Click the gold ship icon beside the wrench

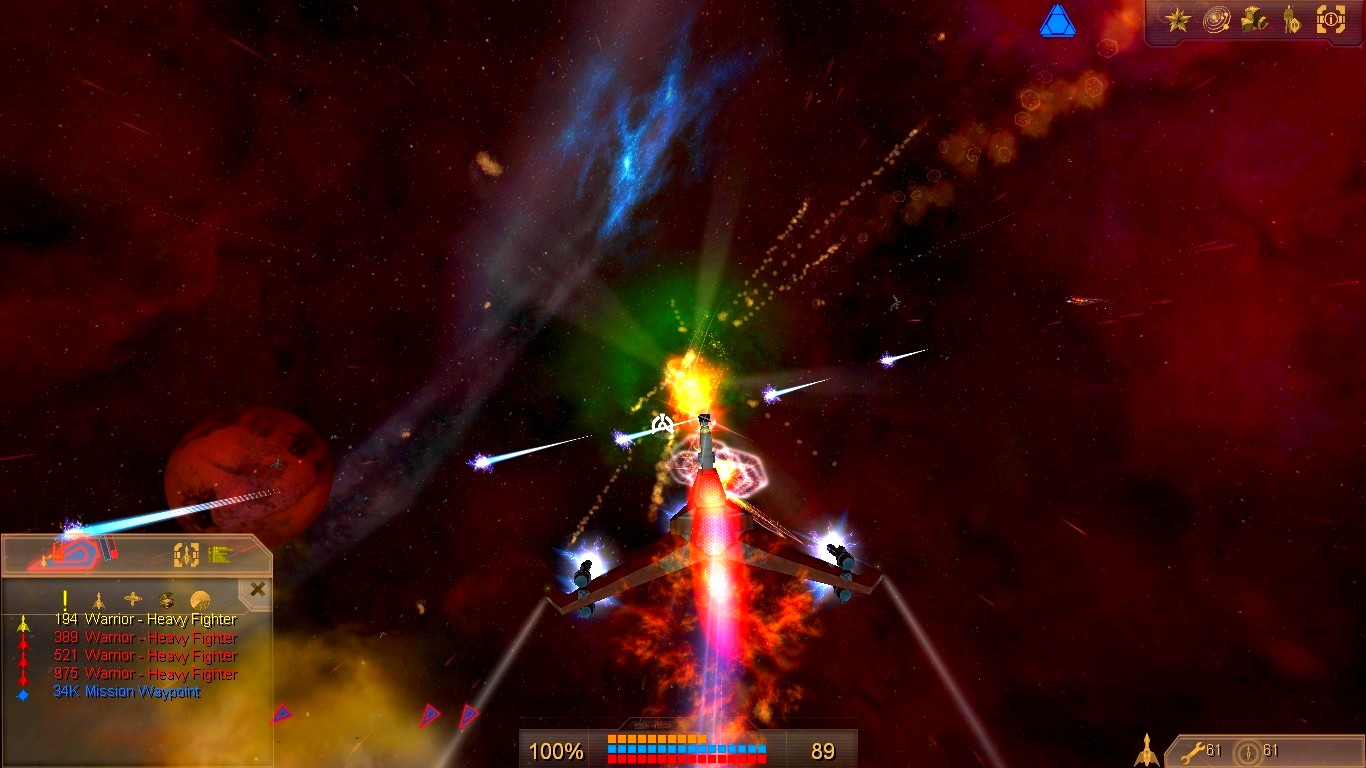point(1146,750)
